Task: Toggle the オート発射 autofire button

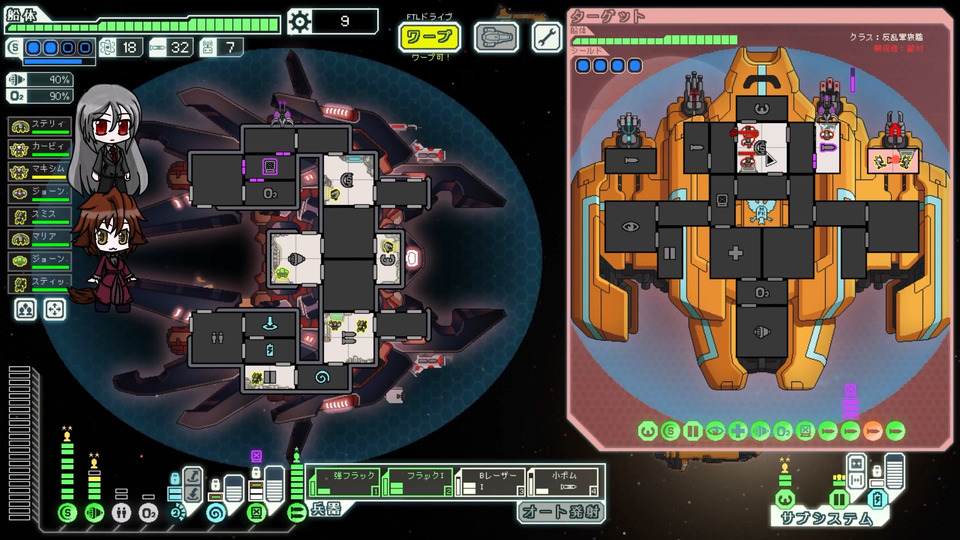Action: point(558,511)
